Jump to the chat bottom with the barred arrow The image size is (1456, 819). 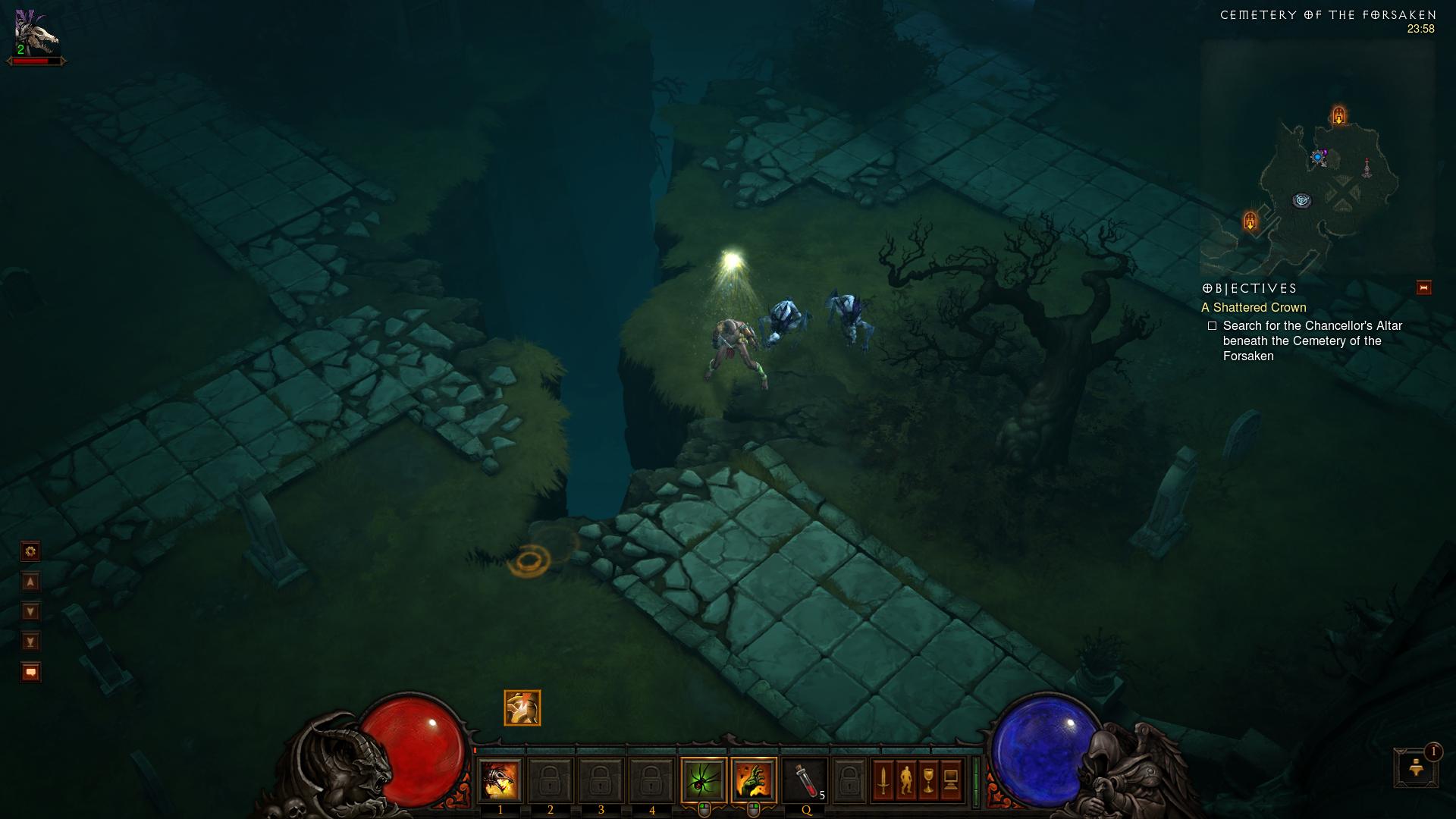coord(30,642)
